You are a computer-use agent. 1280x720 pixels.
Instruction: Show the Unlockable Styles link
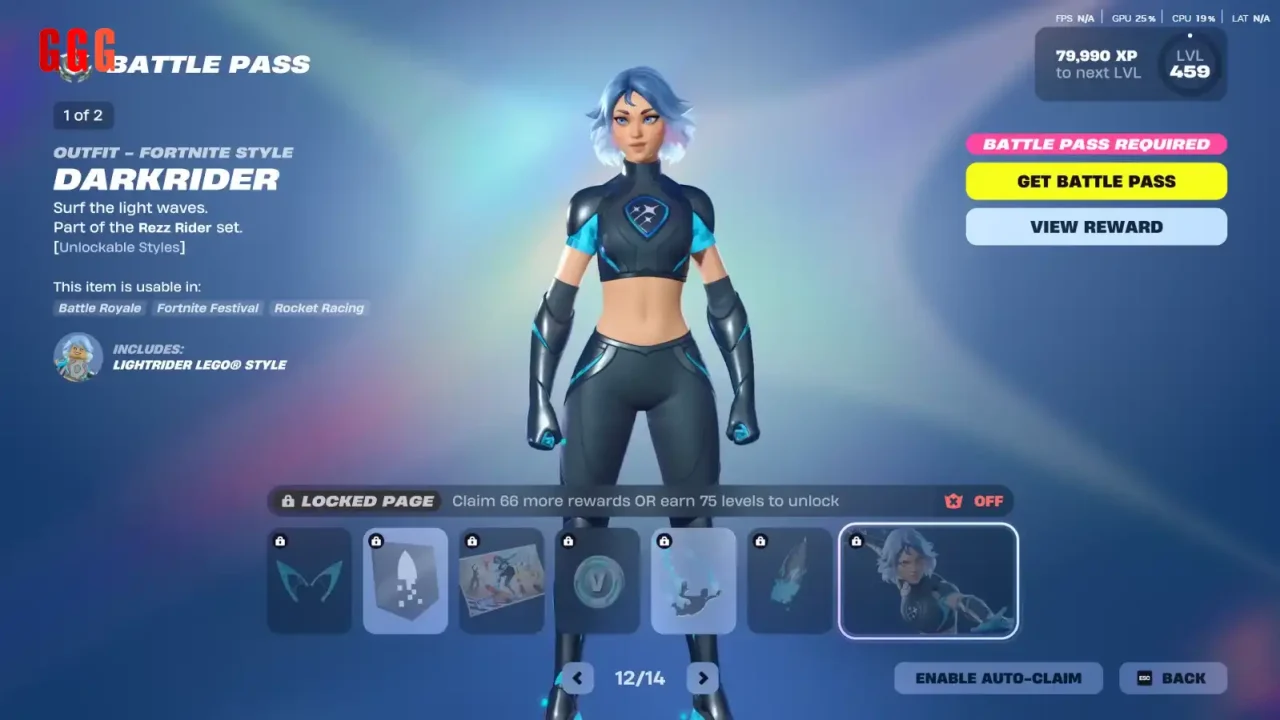click(x=120, y=247)
